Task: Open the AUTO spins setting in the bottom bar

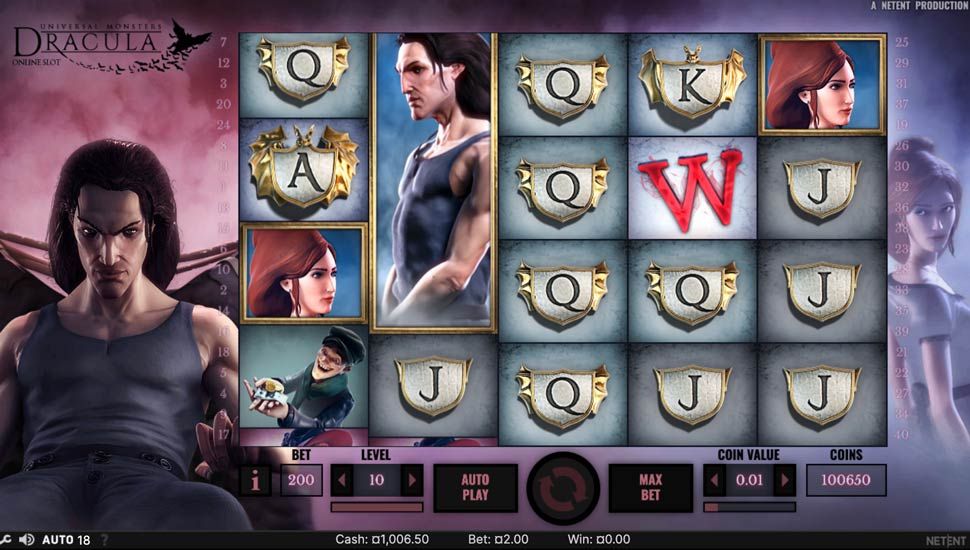Action: coord(65,540)
